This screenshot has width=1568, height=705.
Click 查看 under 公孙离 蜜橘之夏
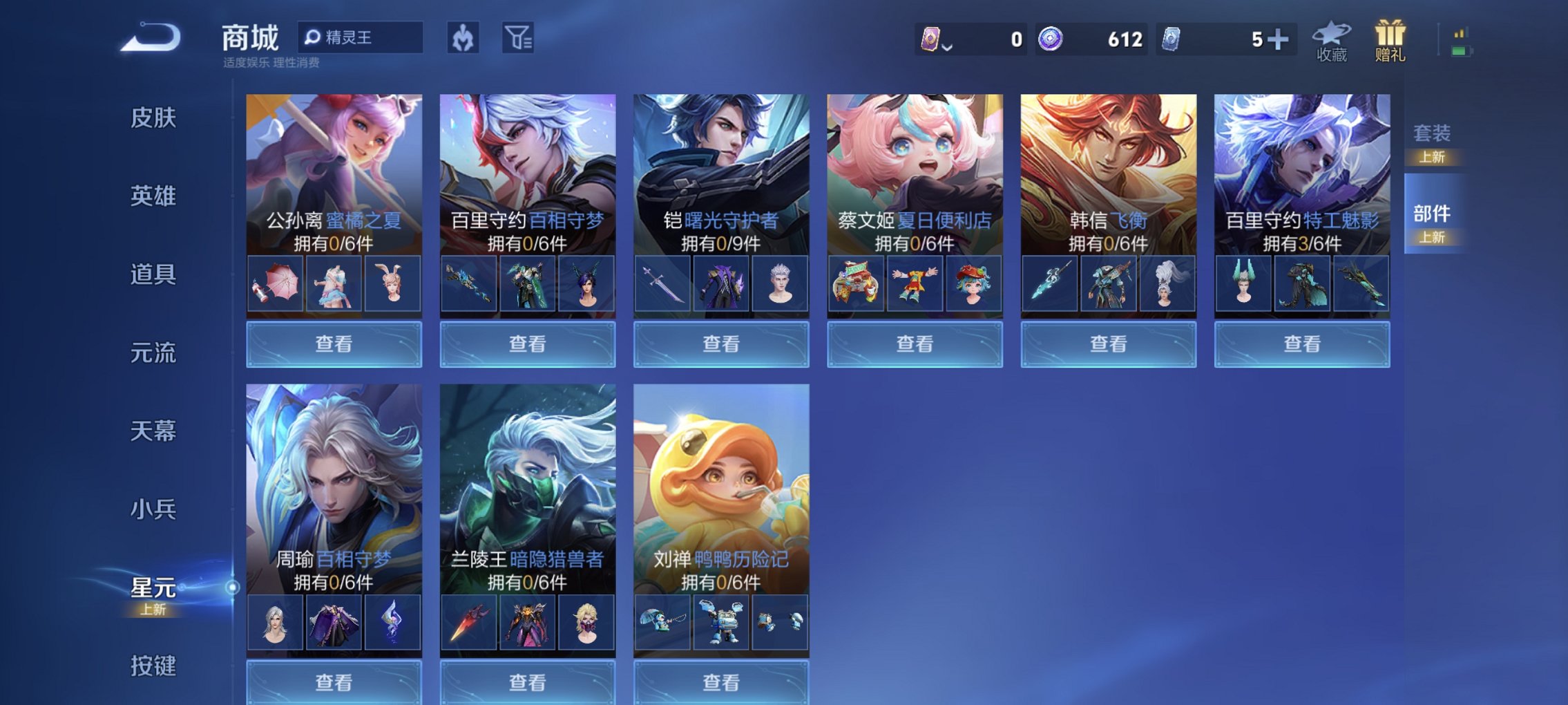(x=332, y=344)
